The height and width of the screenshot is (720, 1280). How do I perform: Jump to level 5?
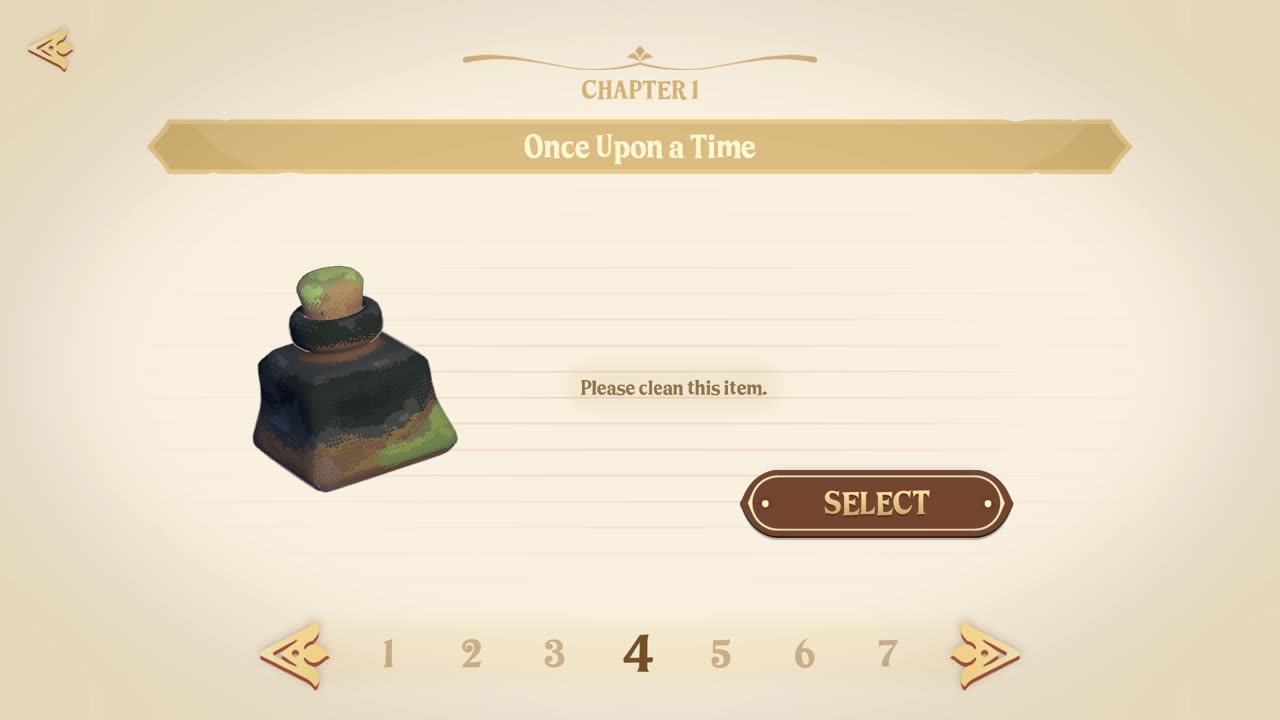click(721, 655)
